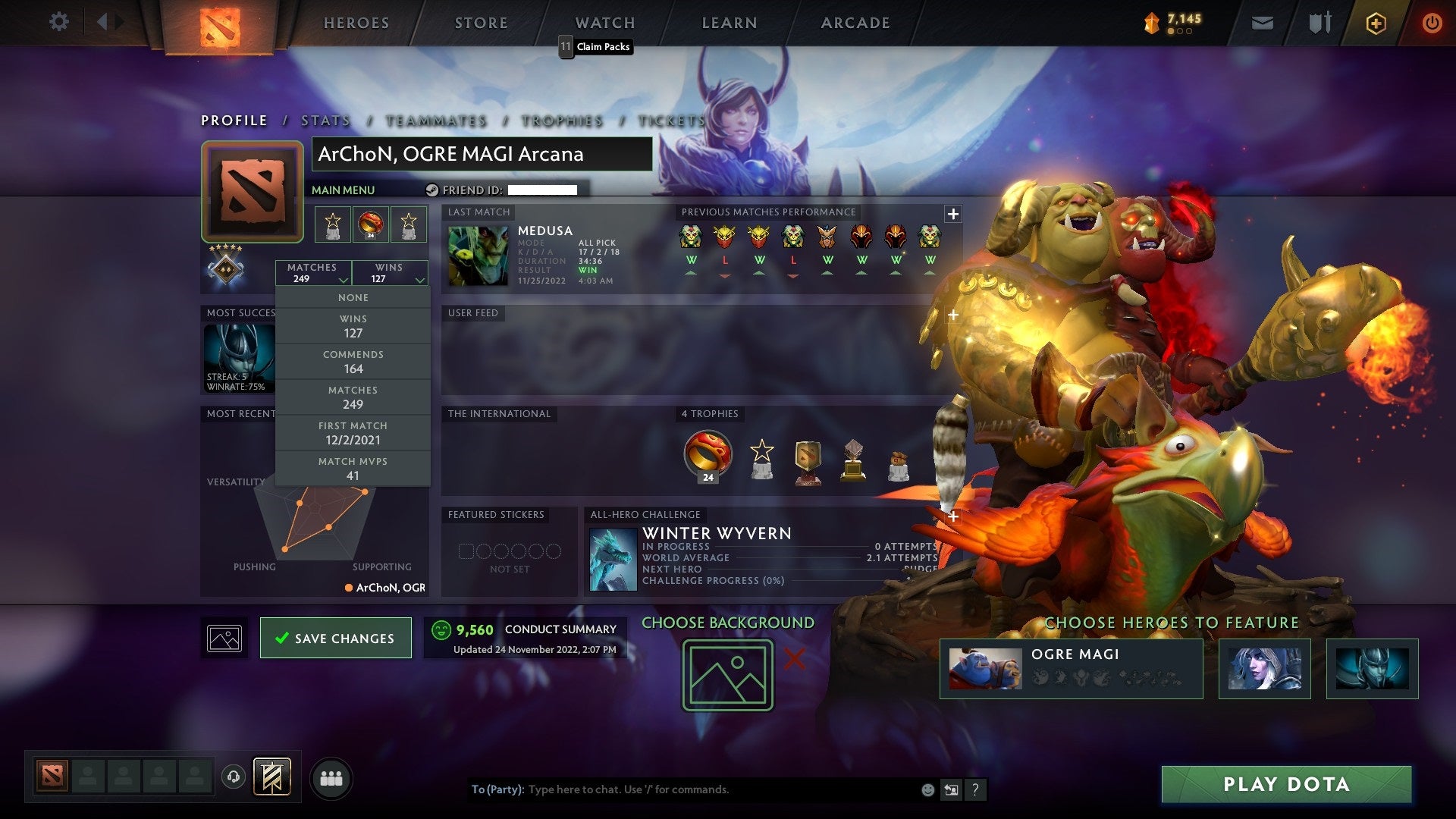Image resolution: width=1456 pixels, height=819 pixels.
Task: Toggle the voice chat headset icon
Action: 233,777
